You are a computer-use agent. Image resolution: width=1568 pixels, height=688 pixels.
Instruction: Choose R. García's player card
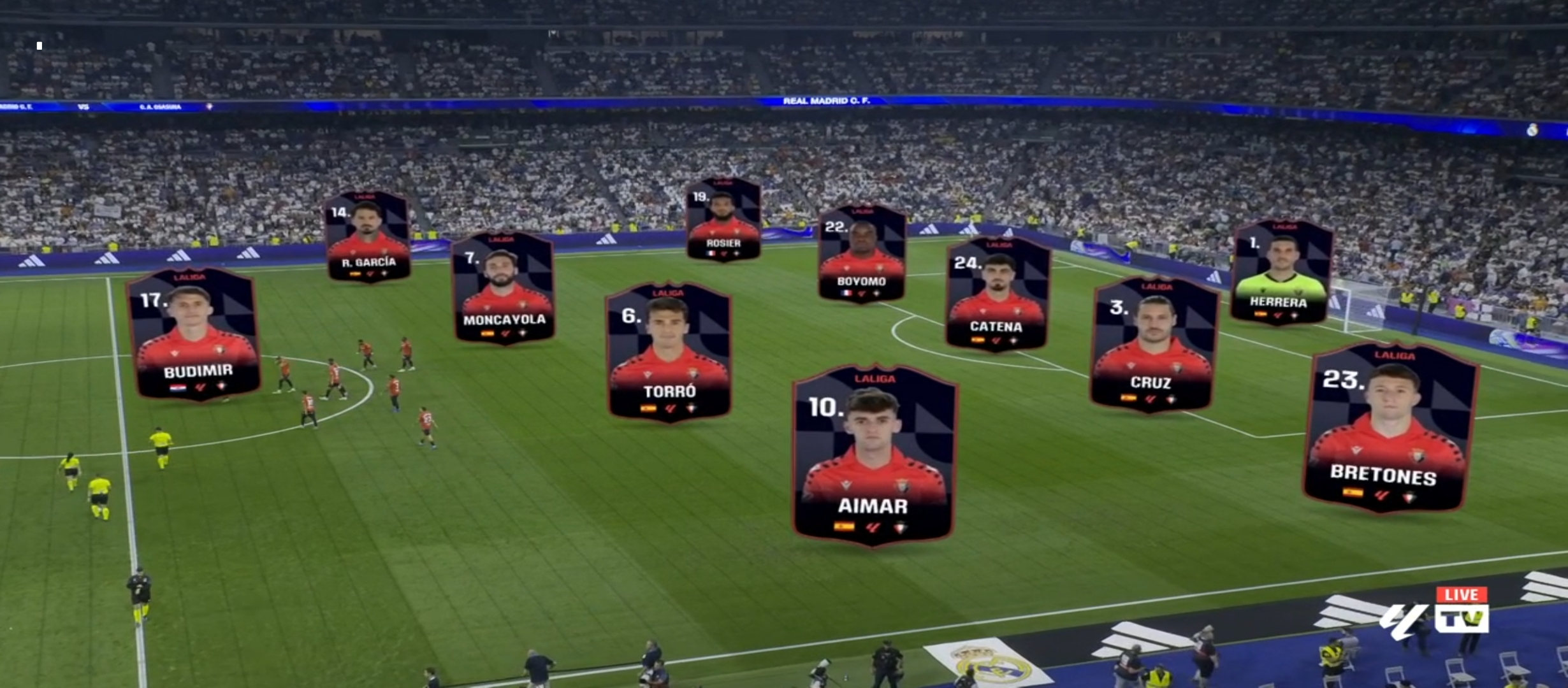(368, 237)
